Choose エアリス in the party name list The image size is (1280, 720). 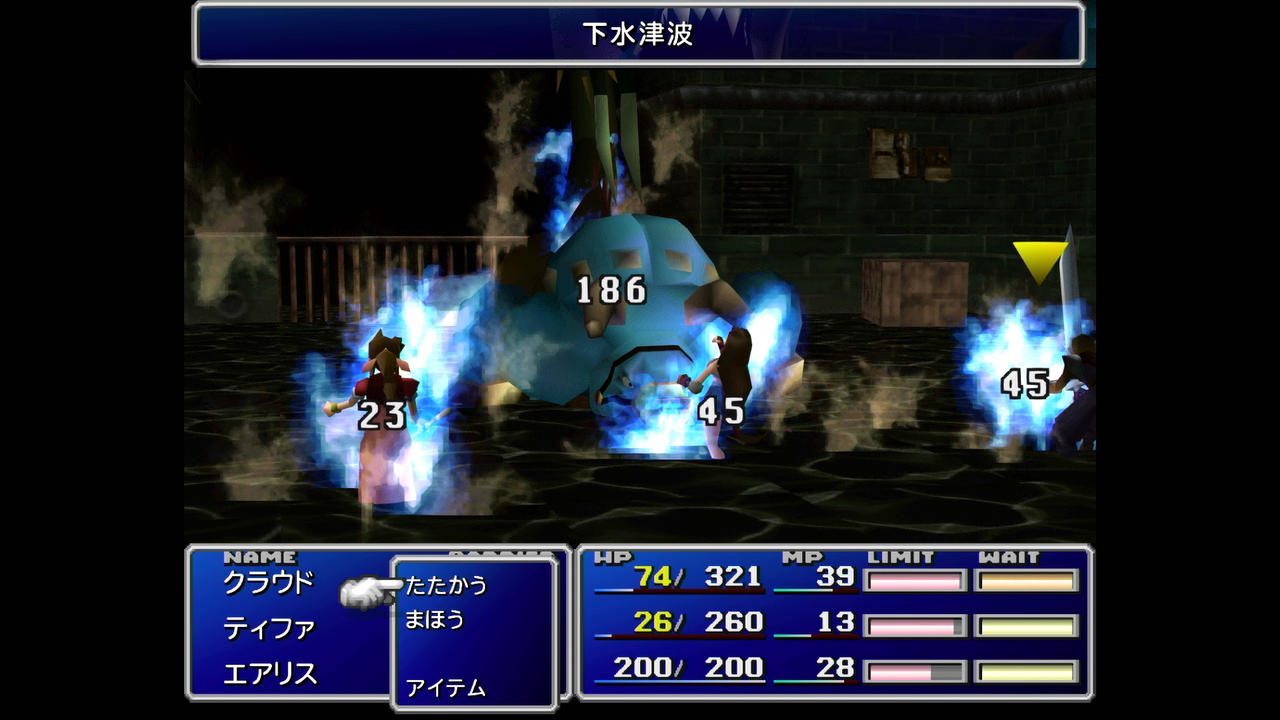tap(270, 674)
